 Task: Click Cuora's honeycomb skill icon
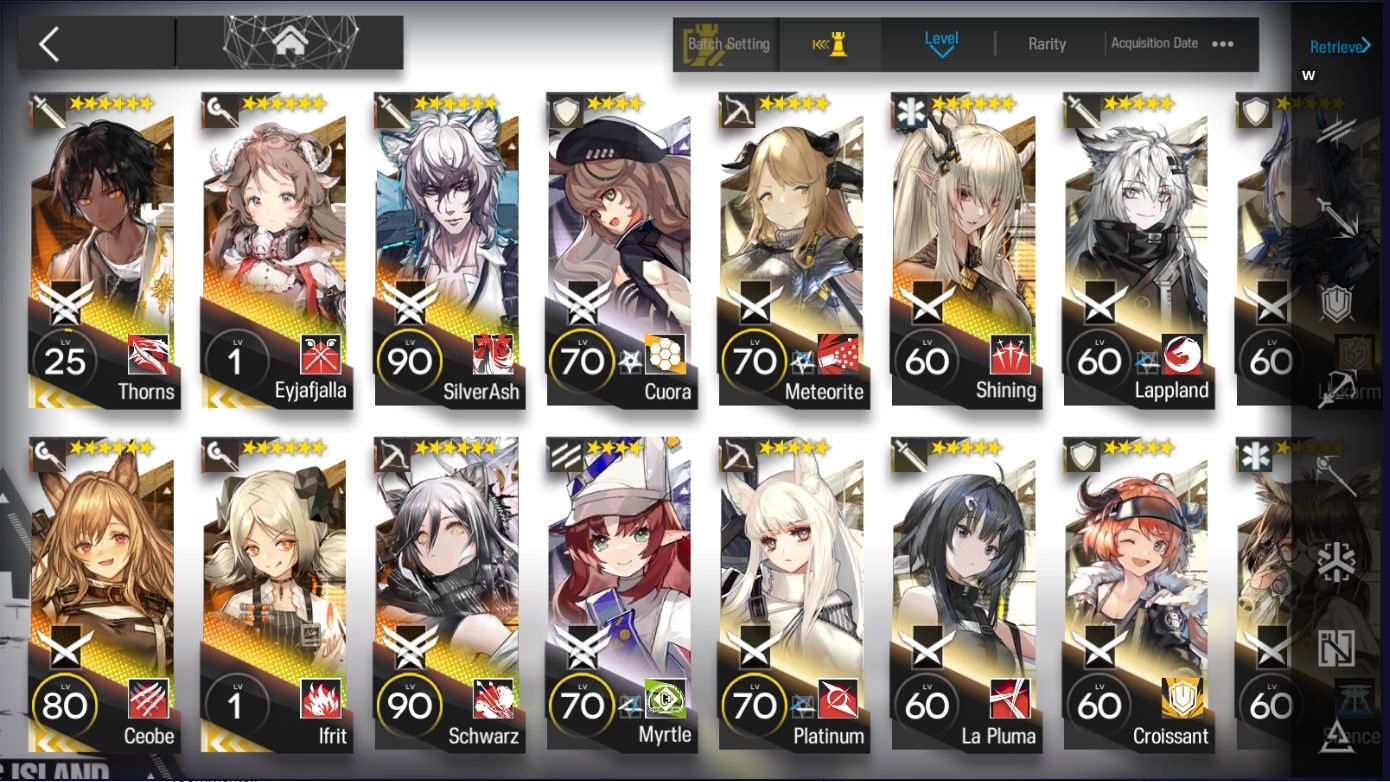(663, 352)
